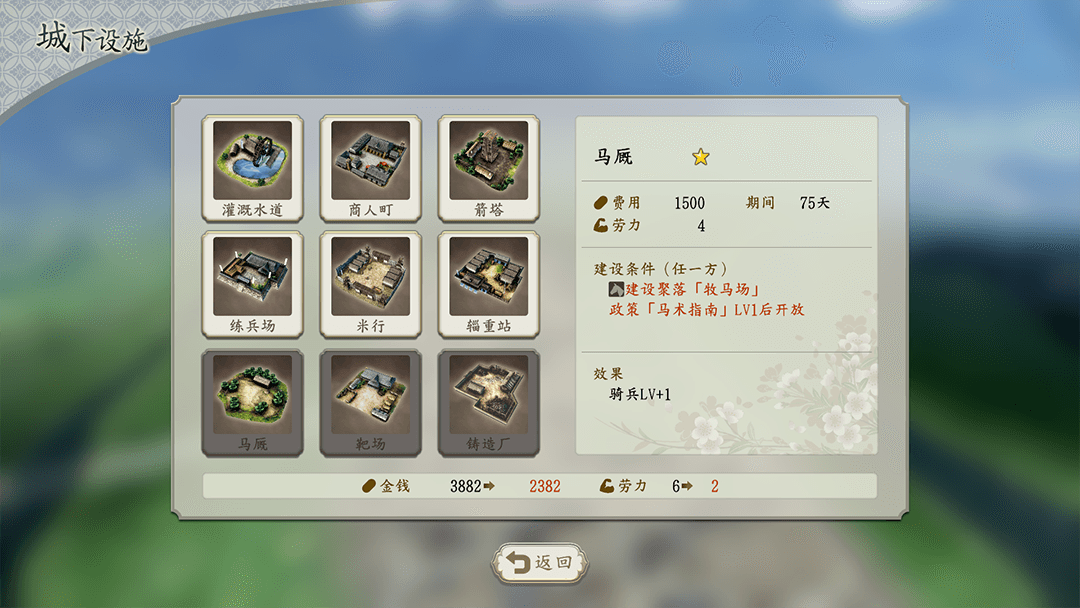The height and width of the screenshot is (608, 1080).
Task: Choose the 铸造厂 foundry tile
Action: tap(488, 402)
